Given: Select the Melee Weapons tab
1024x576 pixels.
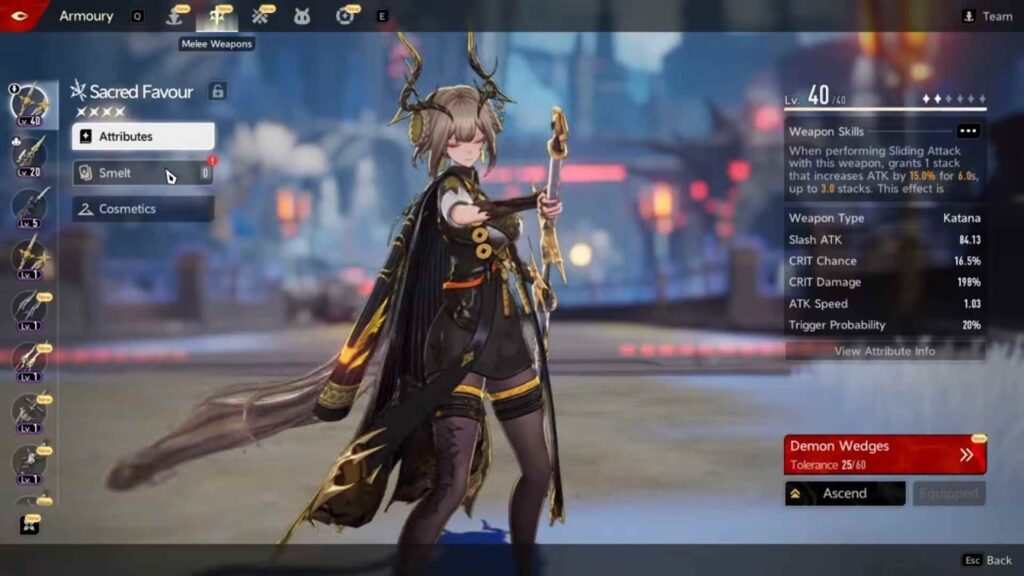Looking at the screenshot, I should point(216,16).
